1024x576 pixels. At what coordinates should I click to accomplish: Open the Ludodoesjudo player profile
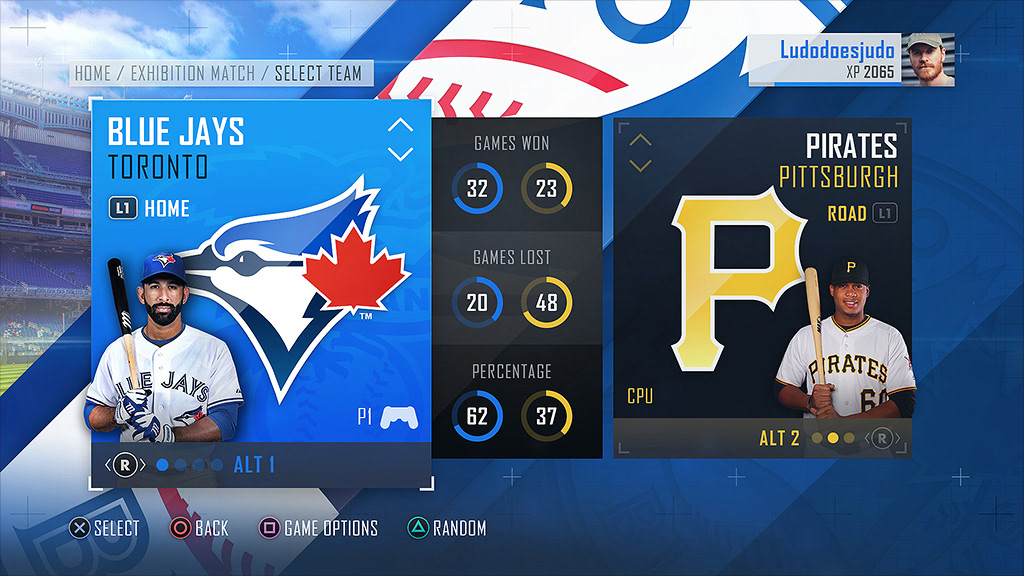point(850,59)
